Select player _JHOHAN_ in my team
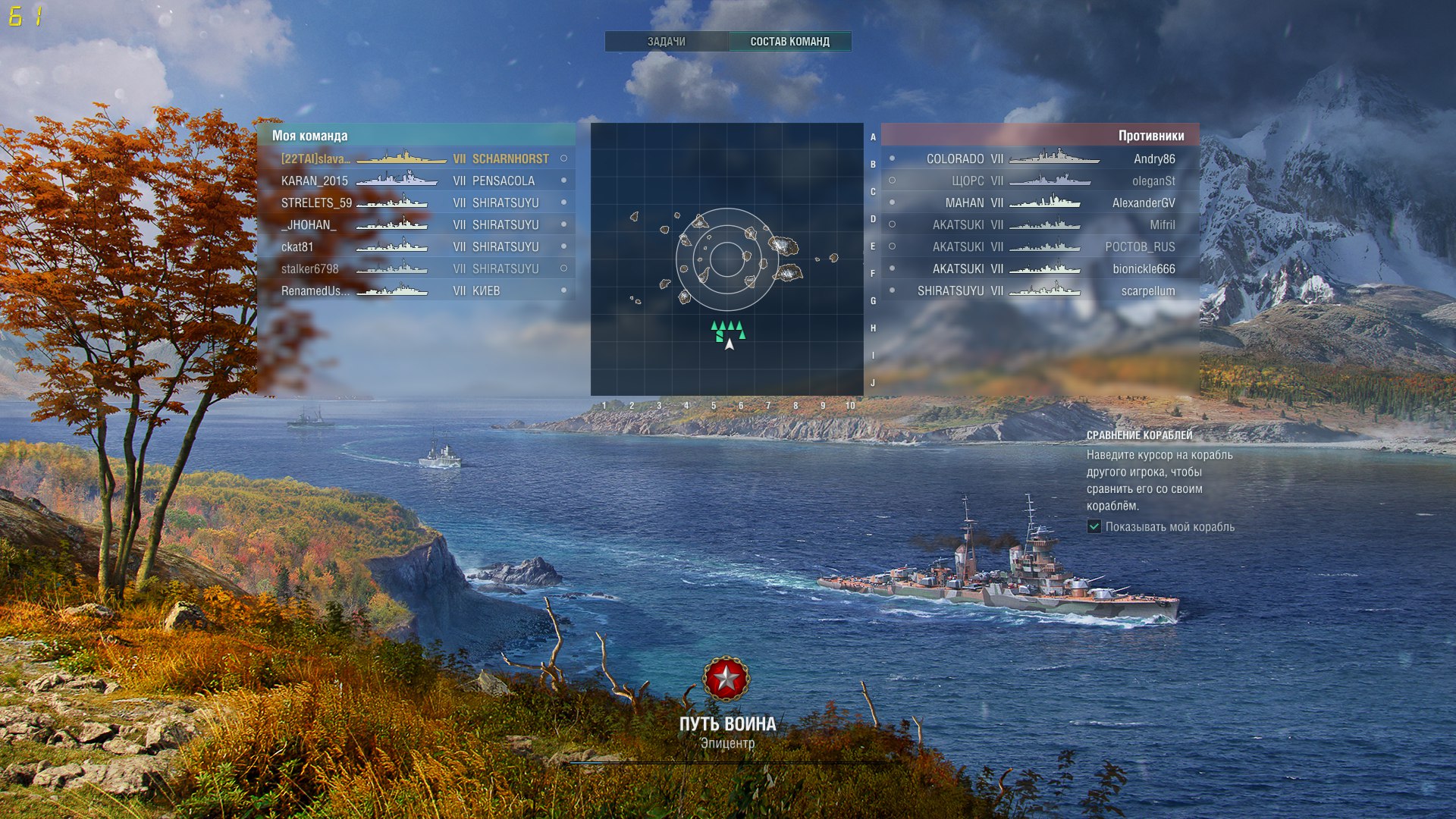1456x819 pixels. pos(416,224)
